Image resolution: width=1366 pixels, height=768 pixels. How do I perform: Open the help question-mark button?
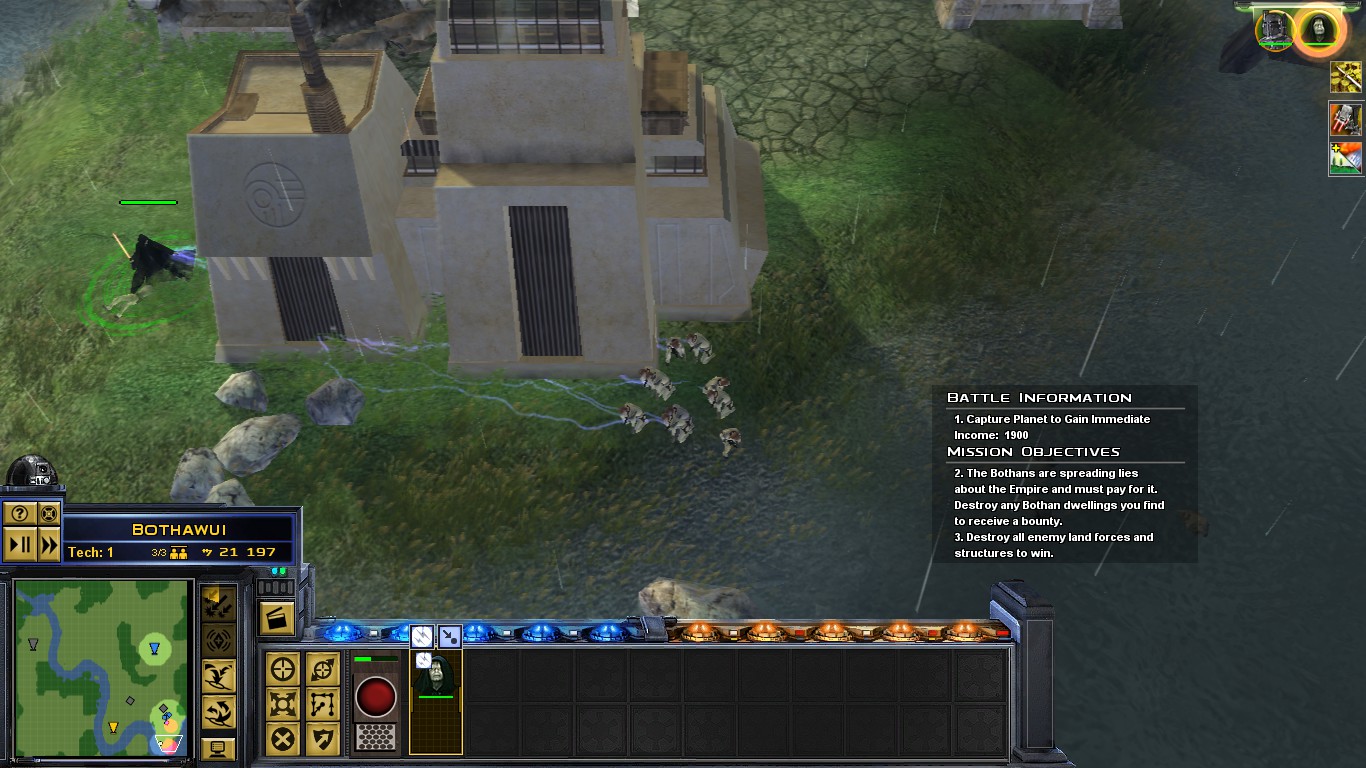pyautogui.click(x=19, y=514)
